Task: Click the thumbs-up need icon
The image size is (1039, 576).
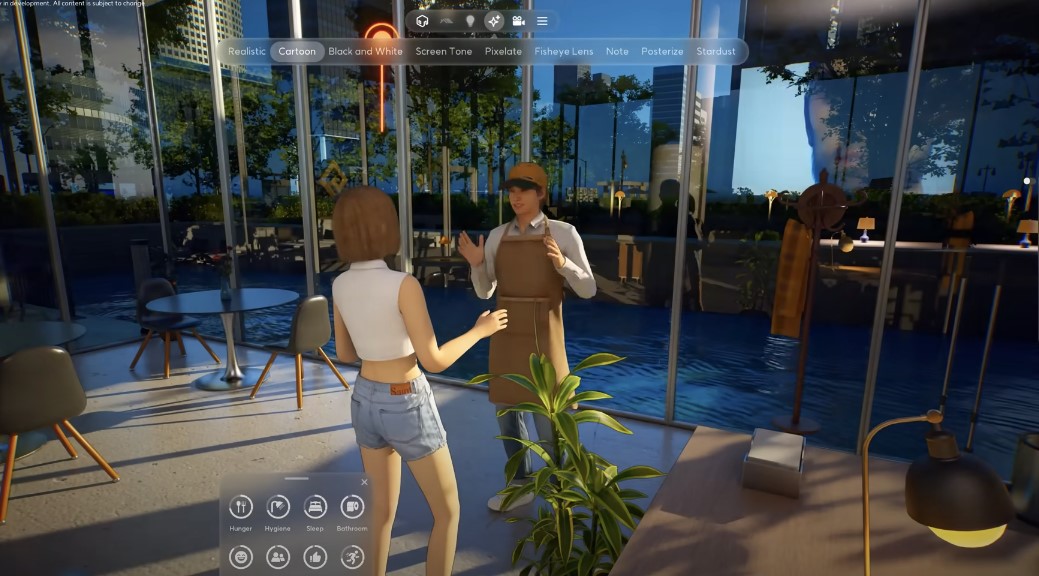Action: (x=315, y=557)
